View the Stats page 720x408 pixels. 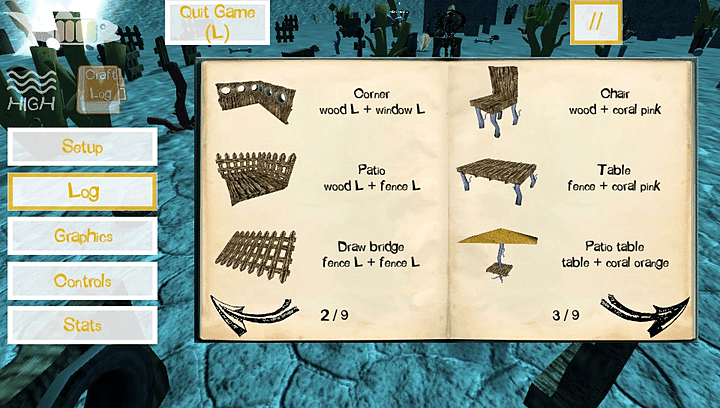(x=82, y=325)
